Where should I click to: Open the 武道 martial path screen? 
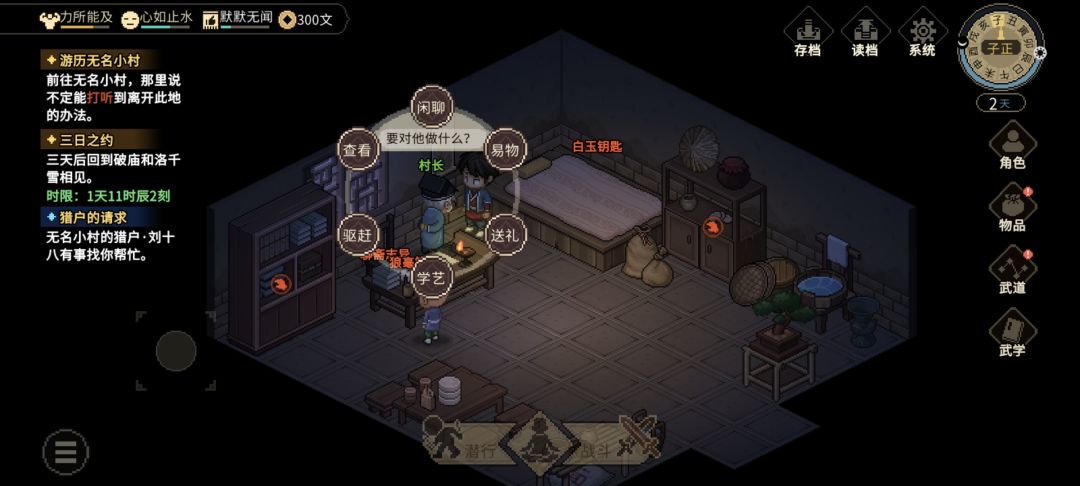(1012, 269)
